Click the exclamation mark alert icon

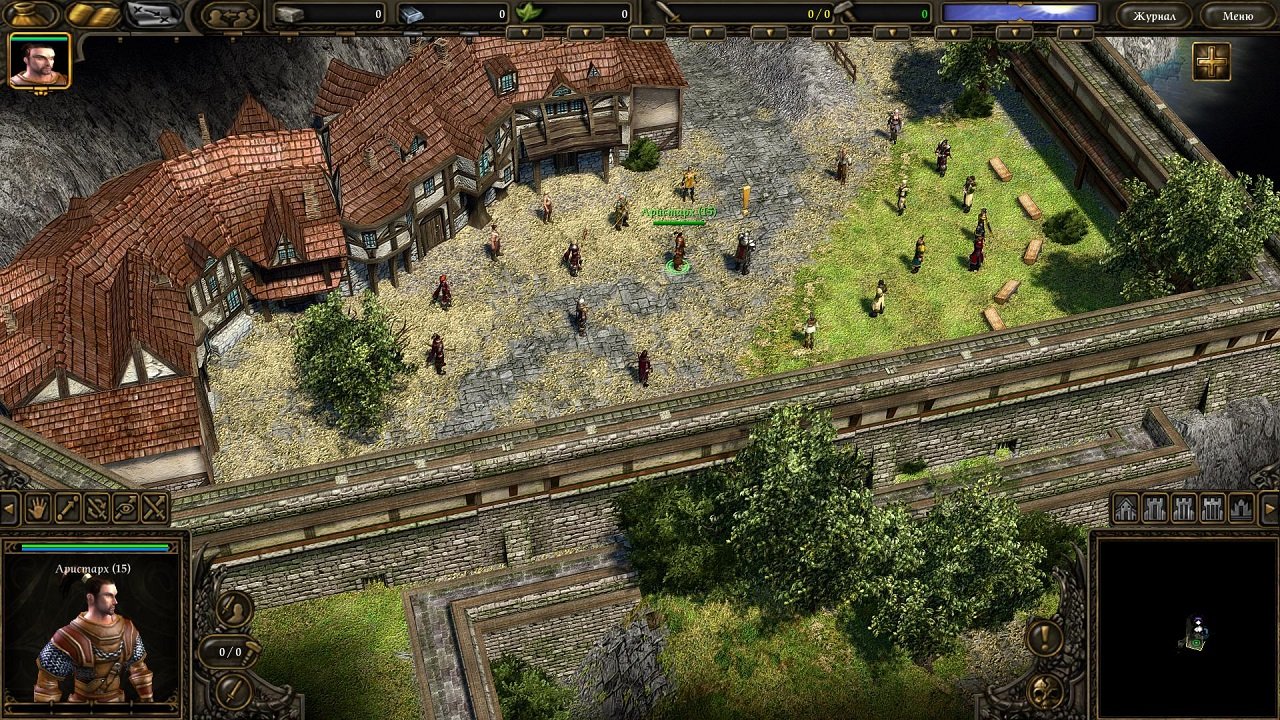(x=1043, y=638)
